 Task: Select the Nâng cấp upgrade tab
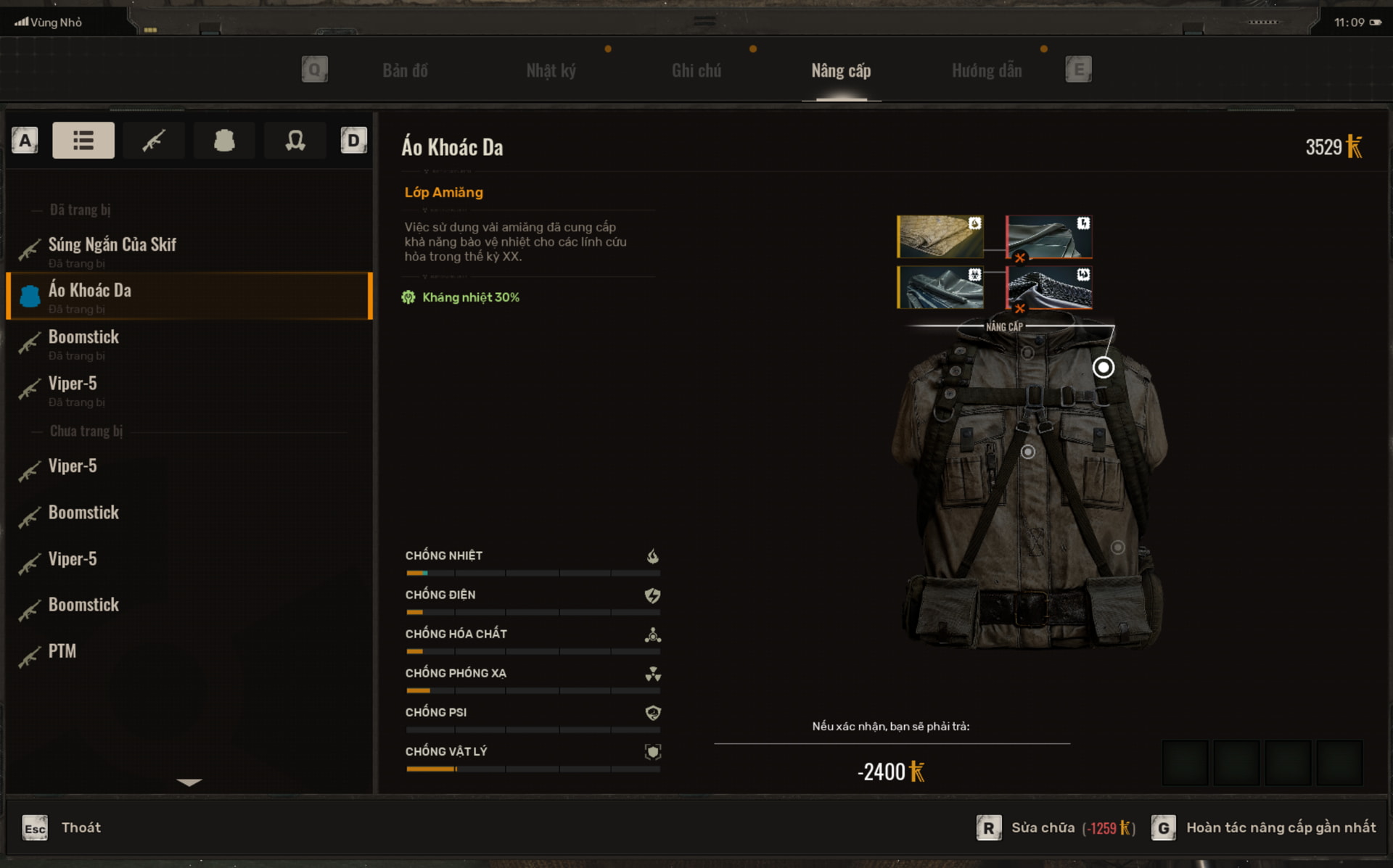(841, 70)
